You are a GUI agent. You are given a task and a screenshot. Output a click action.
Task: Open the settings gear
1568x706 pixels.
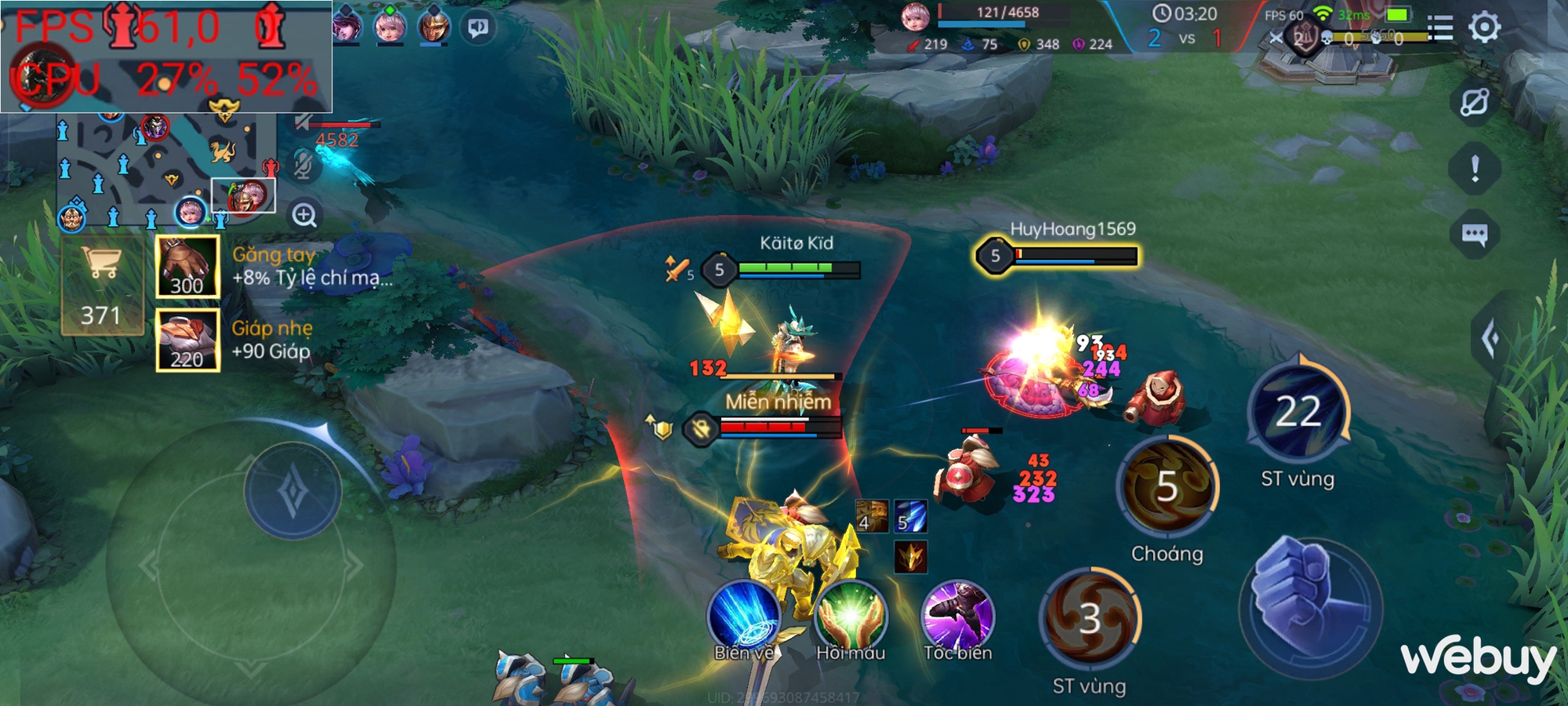tap(1484, 27)
